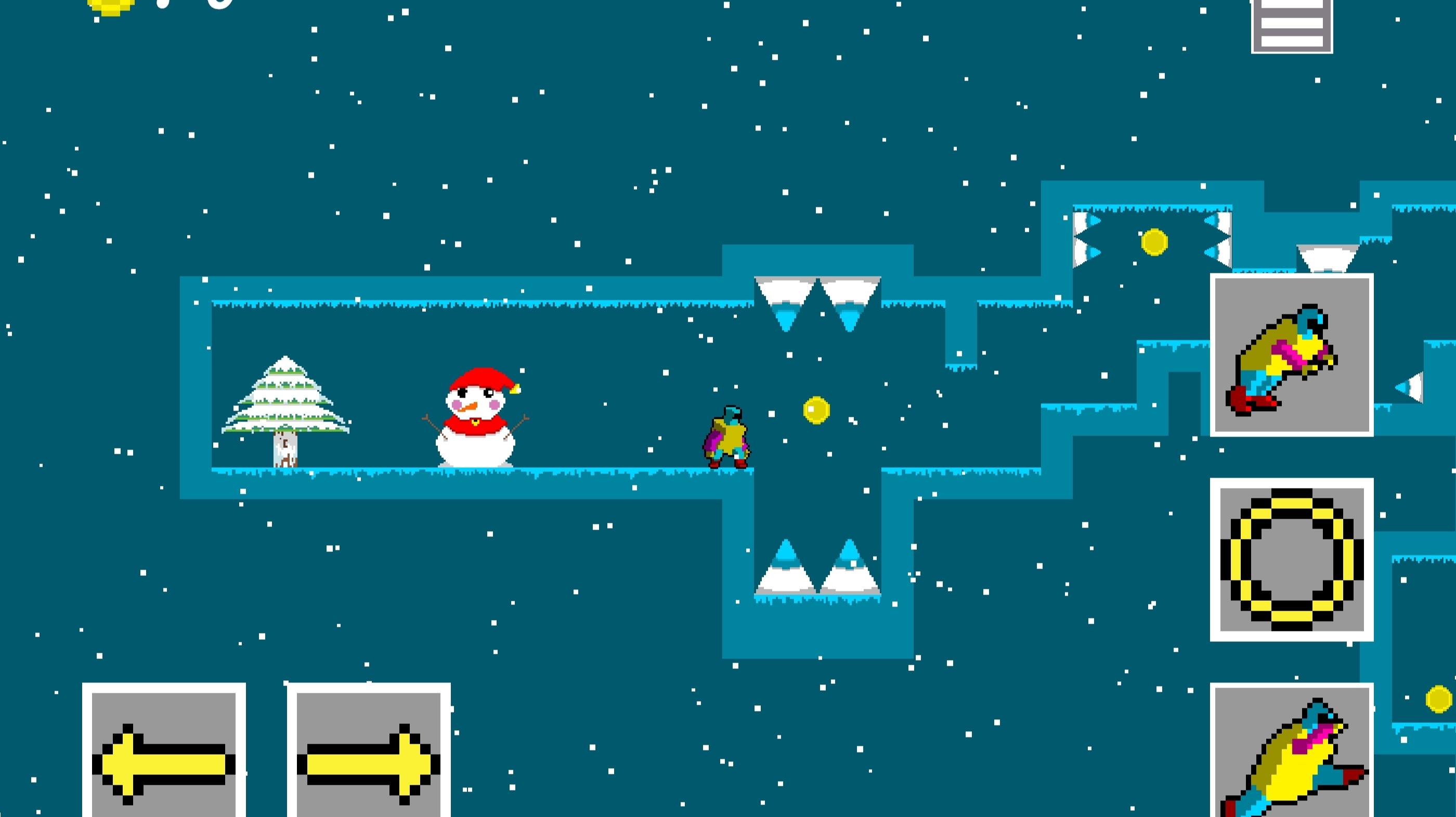1456x817 pixels.
Task: Activate the crouching character action button
Action: point(1292,355)
